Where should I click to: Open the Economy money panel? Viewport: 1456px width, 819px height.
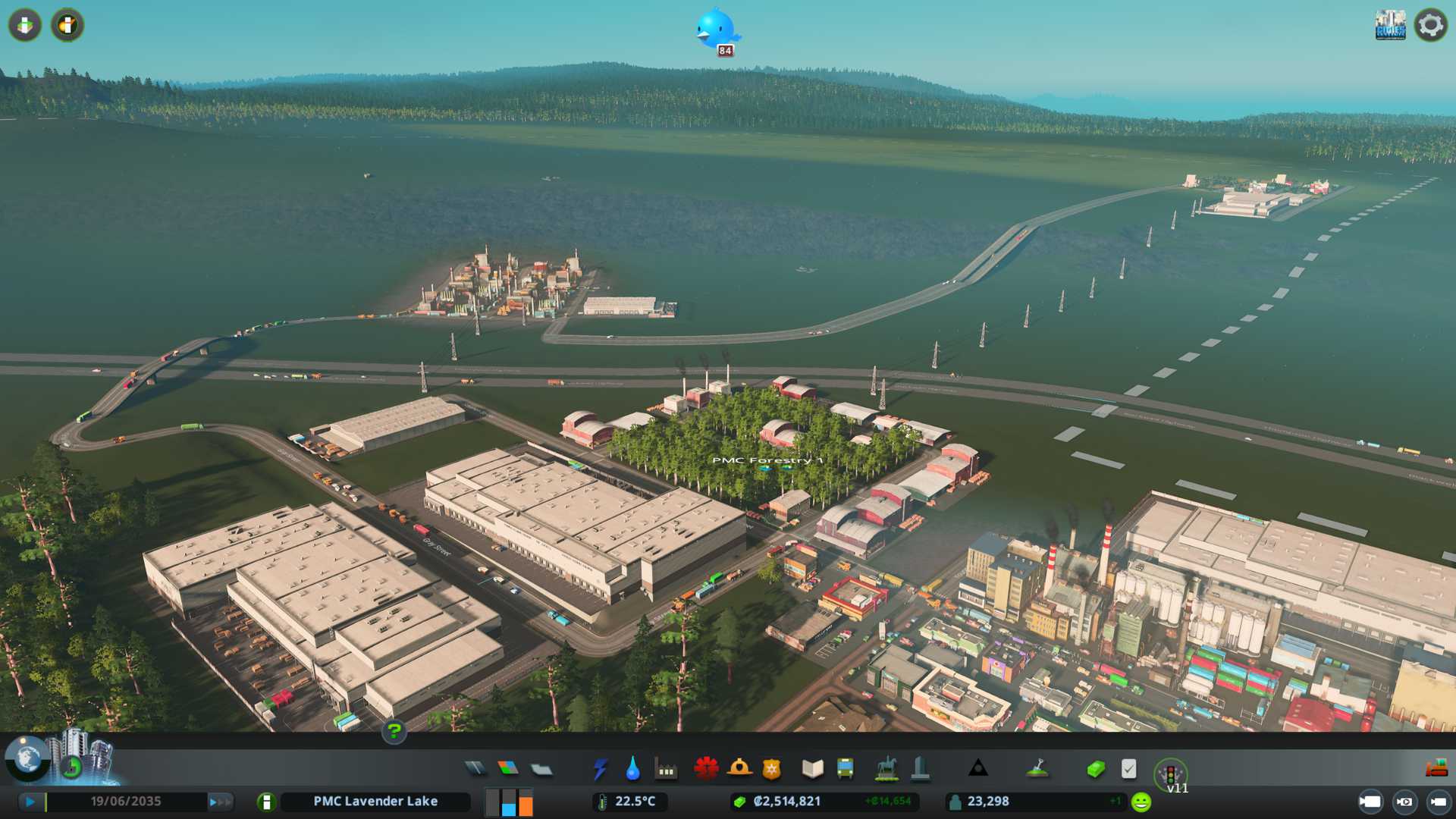(x=1095, y=769)
